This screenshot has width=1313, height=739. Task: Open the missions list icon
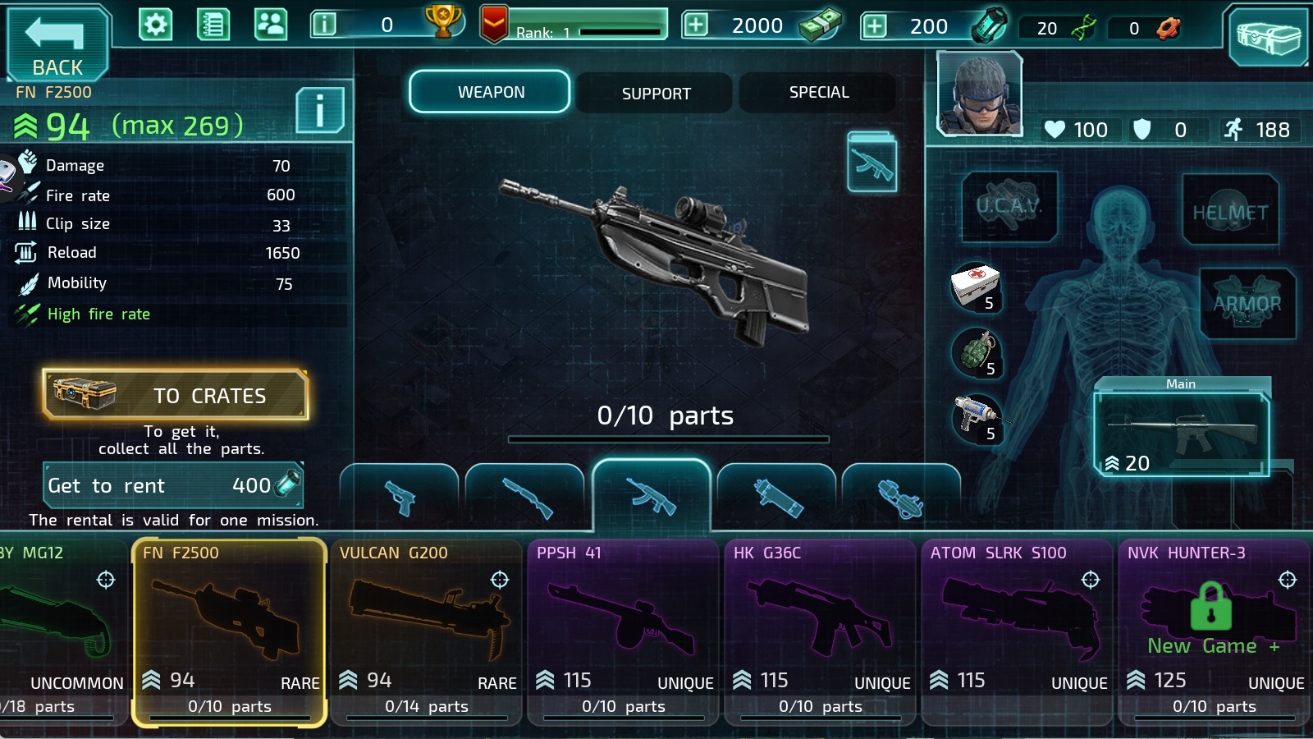[213, 24]
